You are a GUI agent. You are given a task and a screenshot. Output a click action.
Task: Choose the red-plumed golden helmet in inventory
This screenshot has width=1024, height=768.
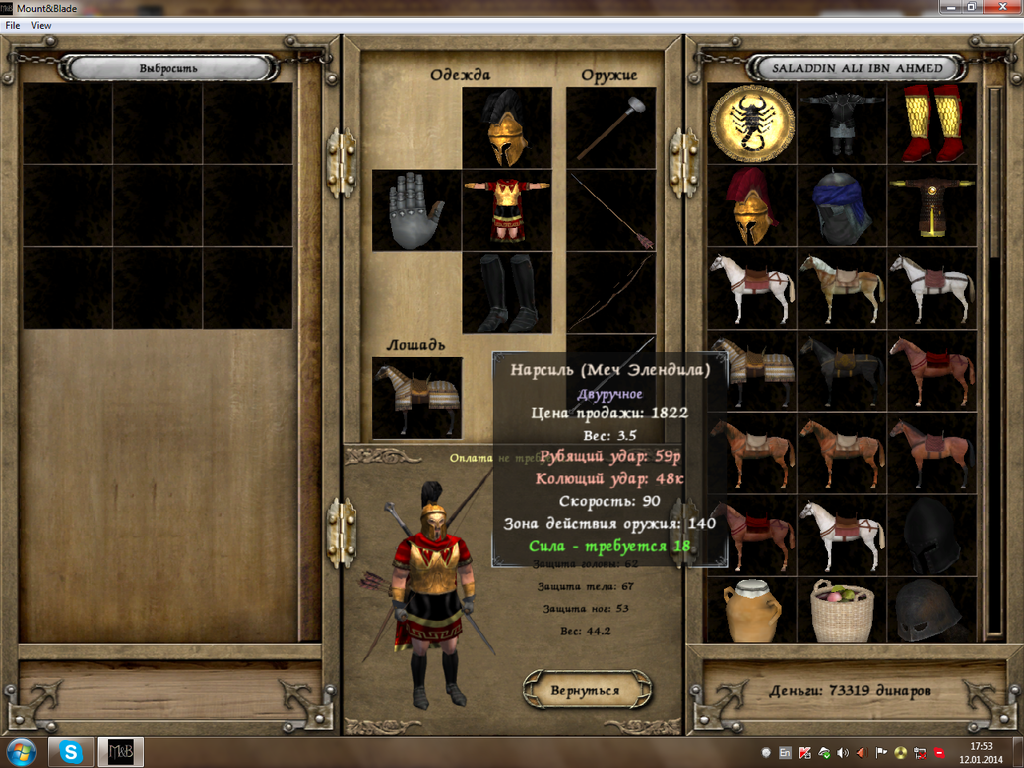(x=752, y=206)
